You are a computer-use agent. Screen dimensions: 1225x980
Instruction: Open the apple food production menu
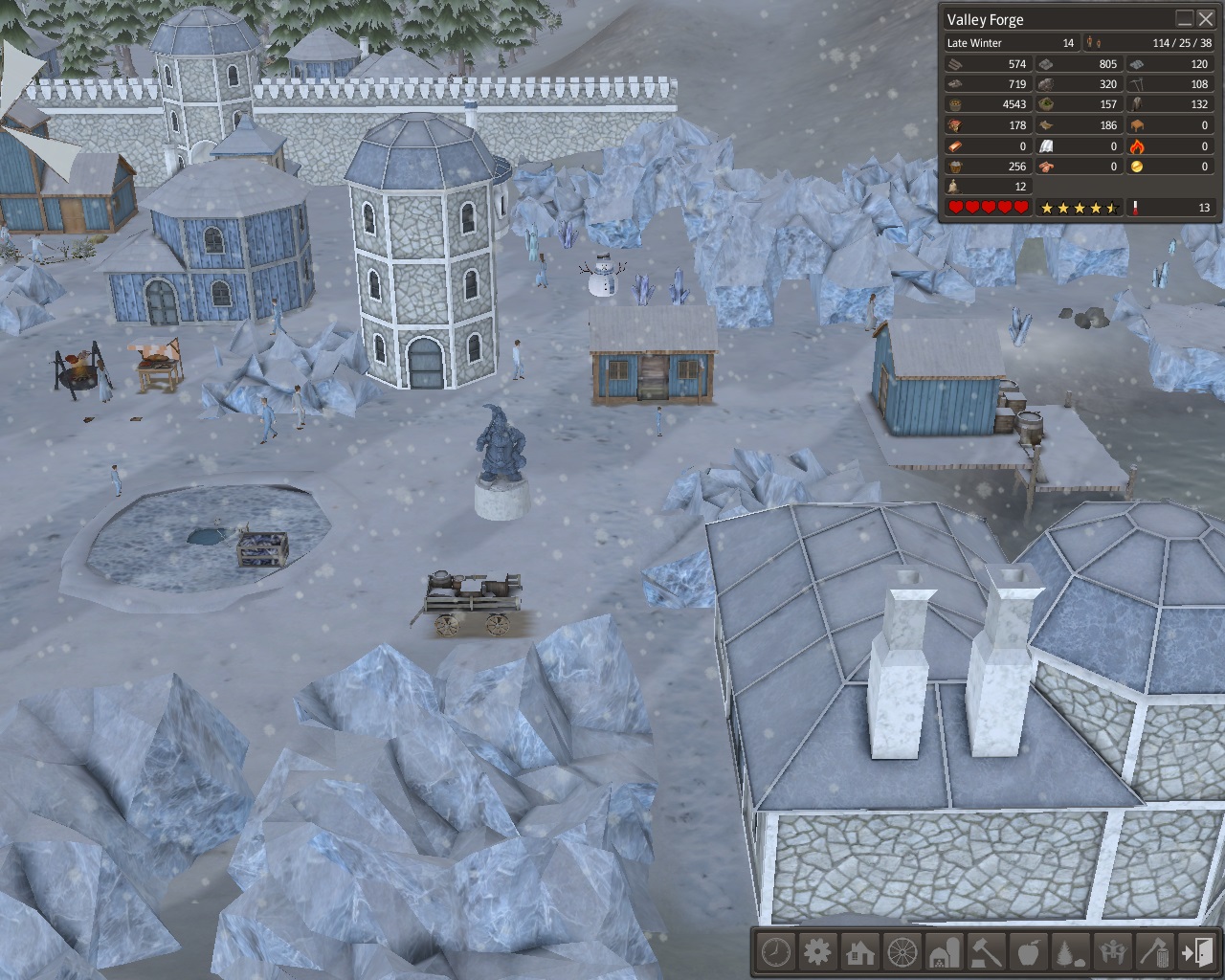coord(1029,952)
